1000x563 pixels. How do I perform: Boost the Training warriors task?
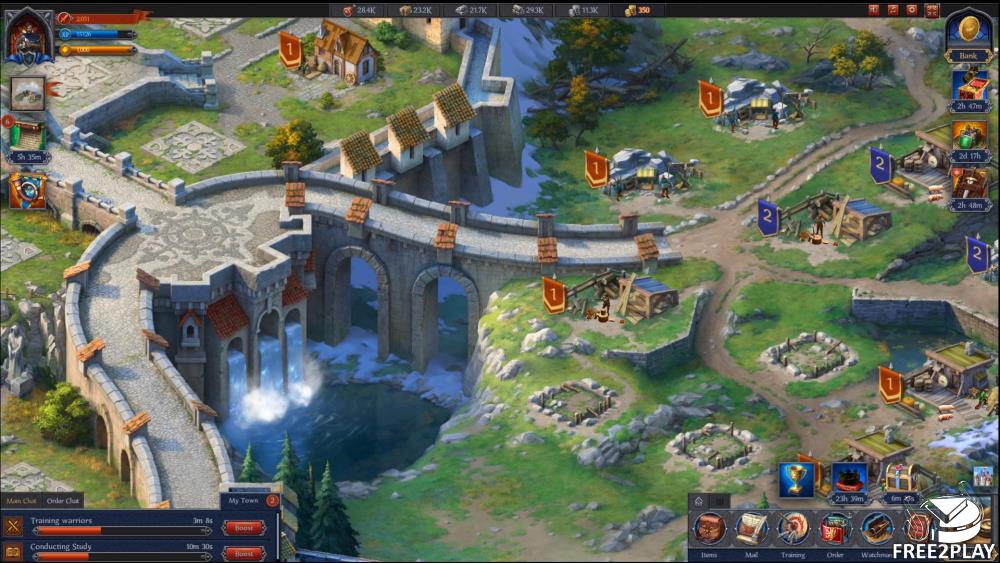(244, 527)
